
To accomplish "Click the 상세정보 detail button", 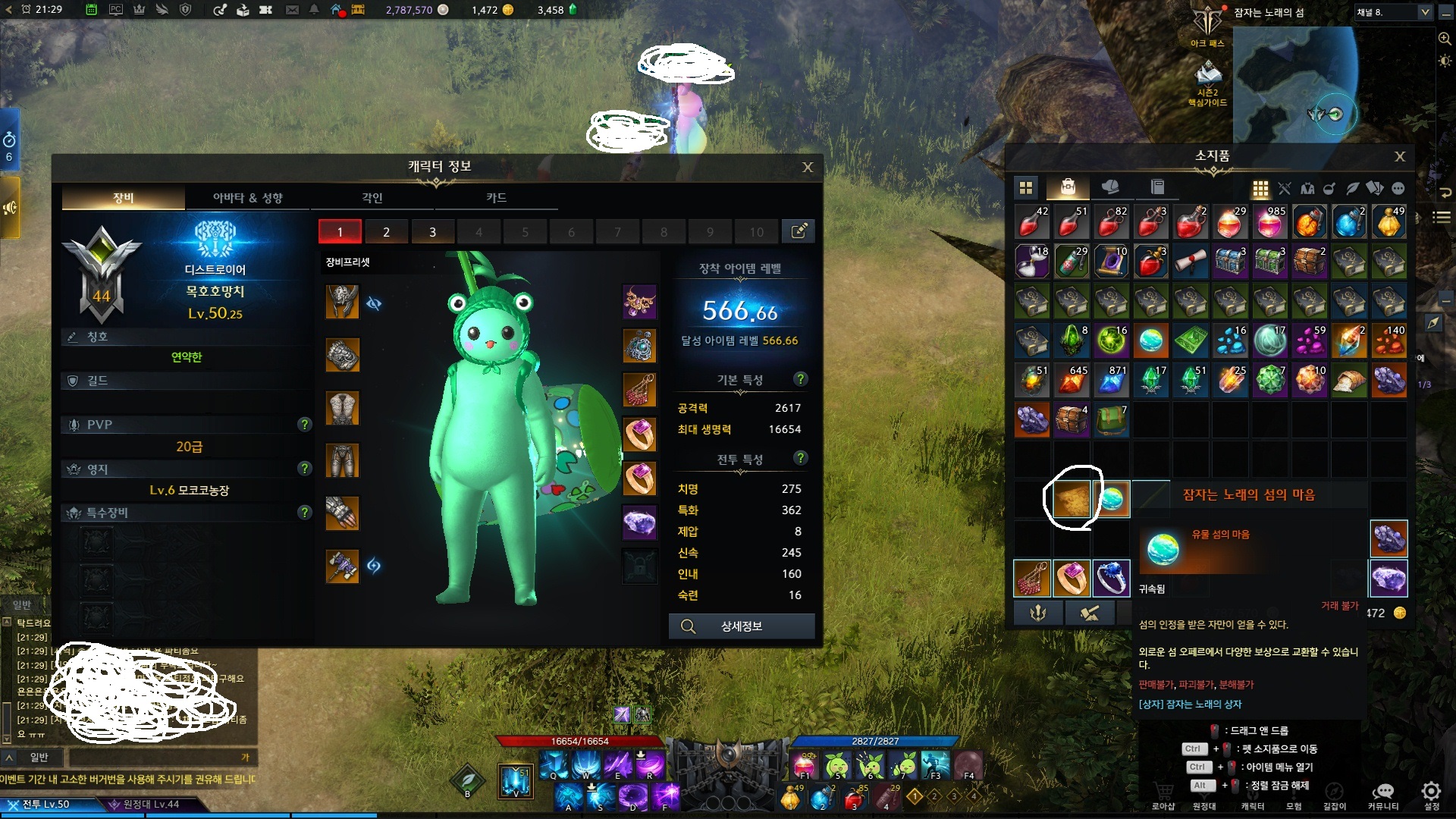I will (x=741, y=626).
